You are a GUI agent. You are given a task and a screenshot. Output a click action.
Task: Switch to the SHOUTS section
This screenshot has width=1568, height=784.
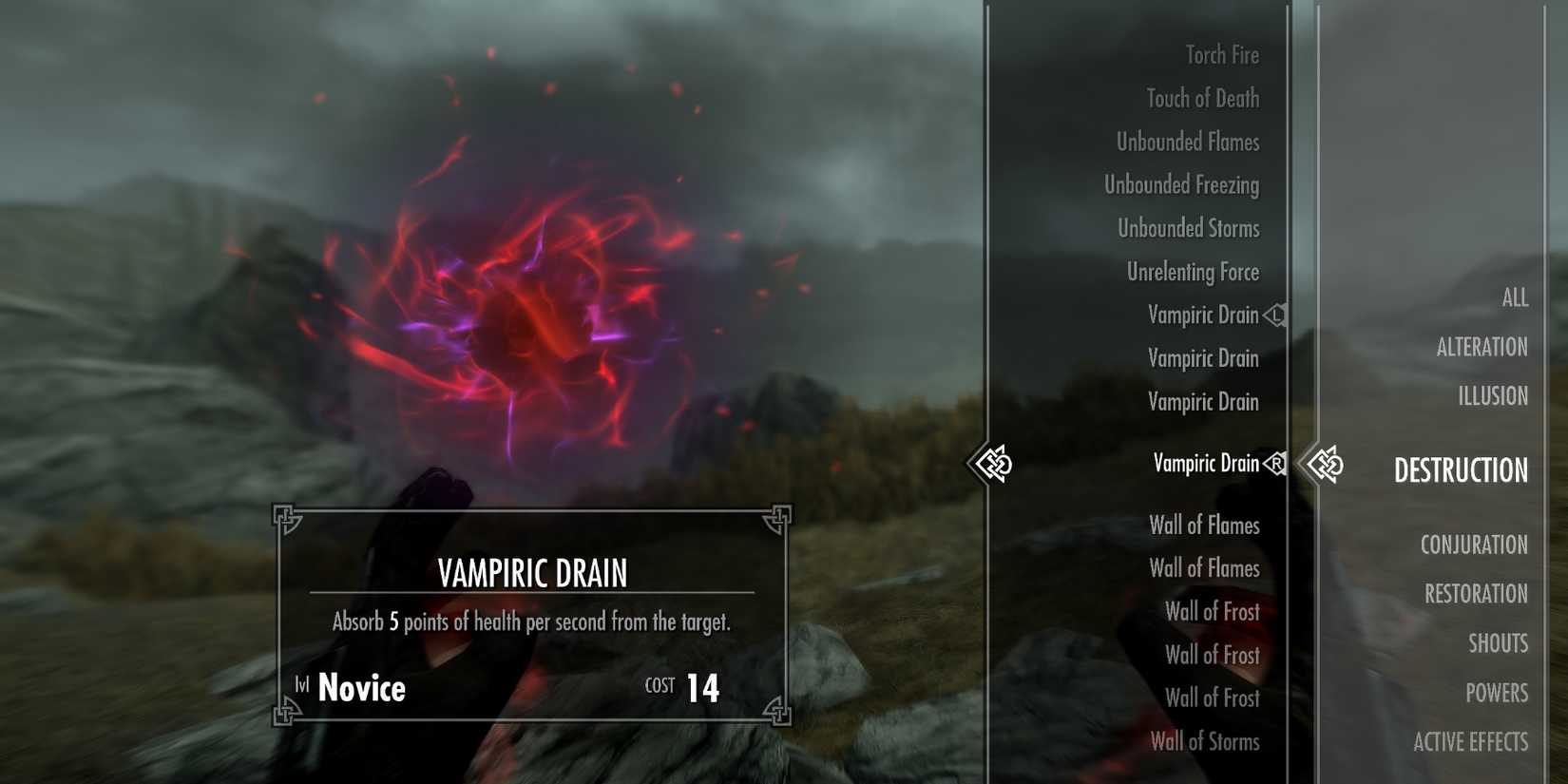[1499, 642]
